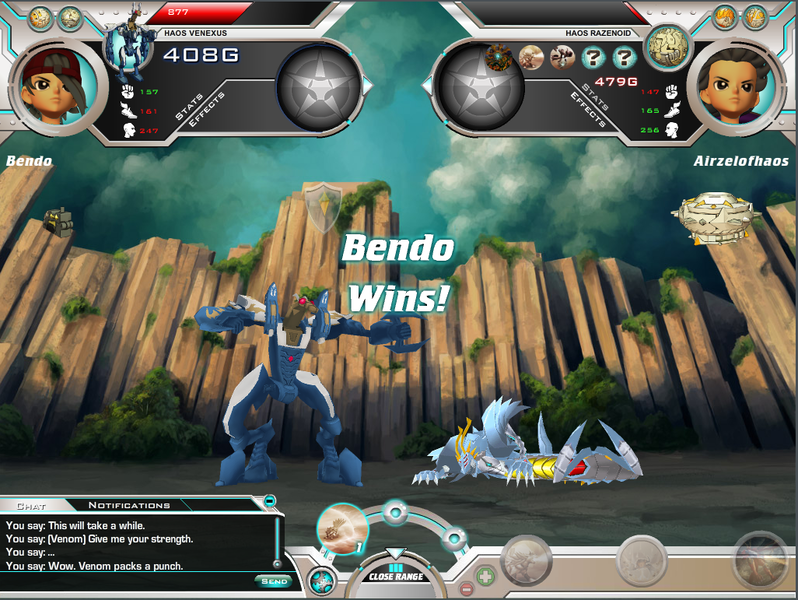The image size is (798, 600).
Task: Send the chat message
Action: tap(273, 581)
